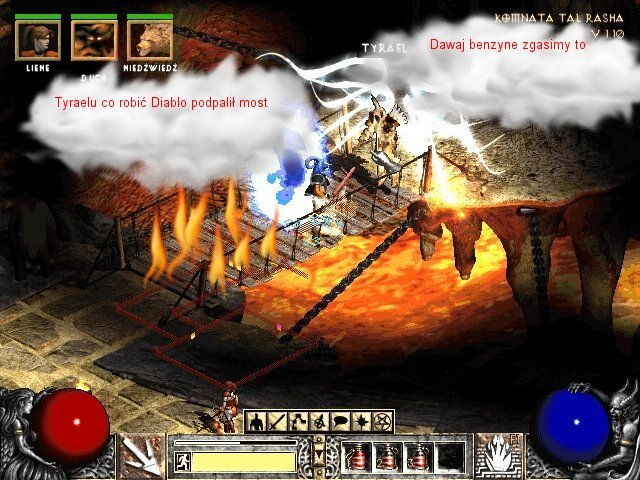Screen dimensions: 640x480
Task: Open the message log speech bubble icon
Action: tap(341, 422)
